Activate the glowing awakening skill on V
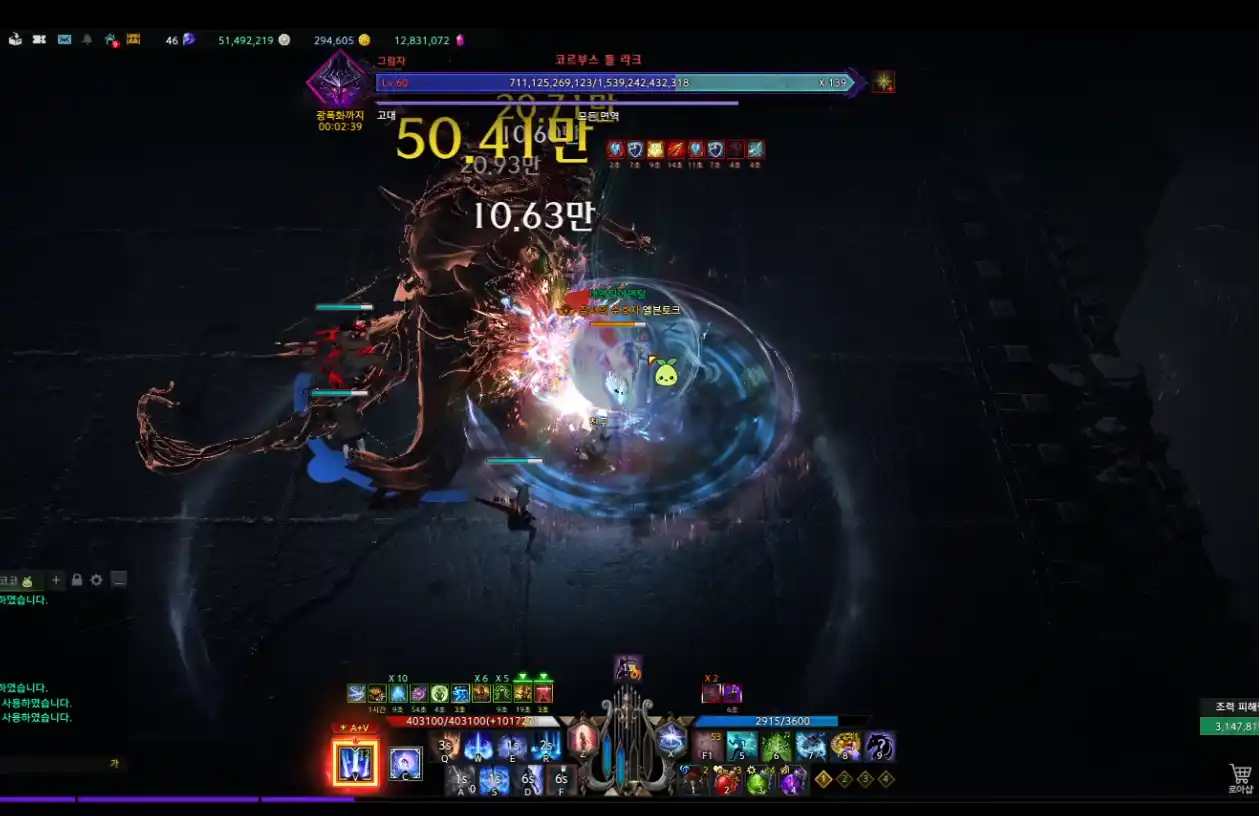The width and height of the screenshot is (1259, 816). click(355, 763)
